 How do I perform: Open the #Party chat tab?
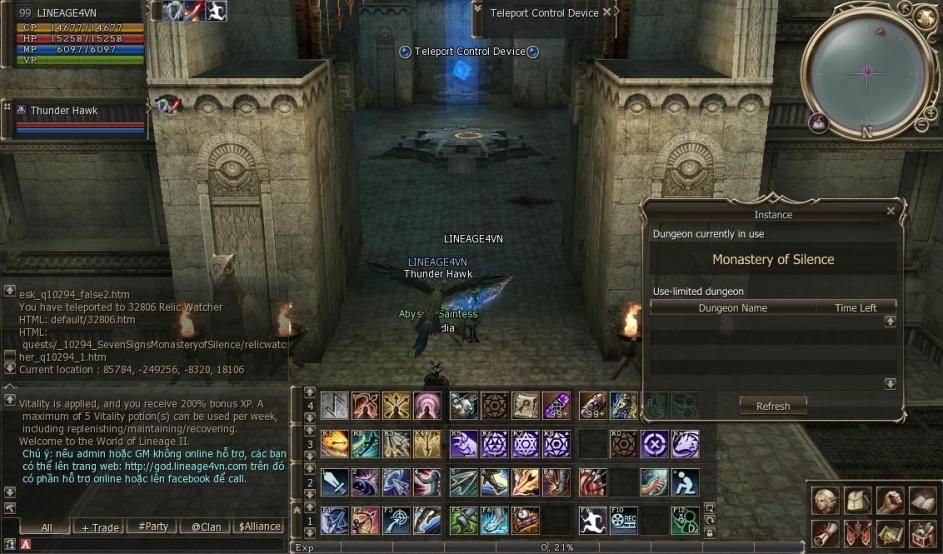tap(153, 527)
